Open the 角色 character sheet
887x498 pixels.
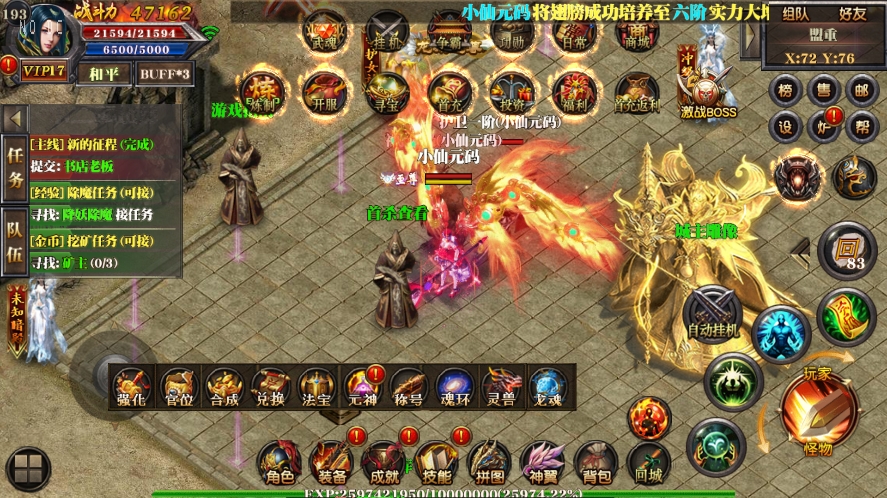279,463
